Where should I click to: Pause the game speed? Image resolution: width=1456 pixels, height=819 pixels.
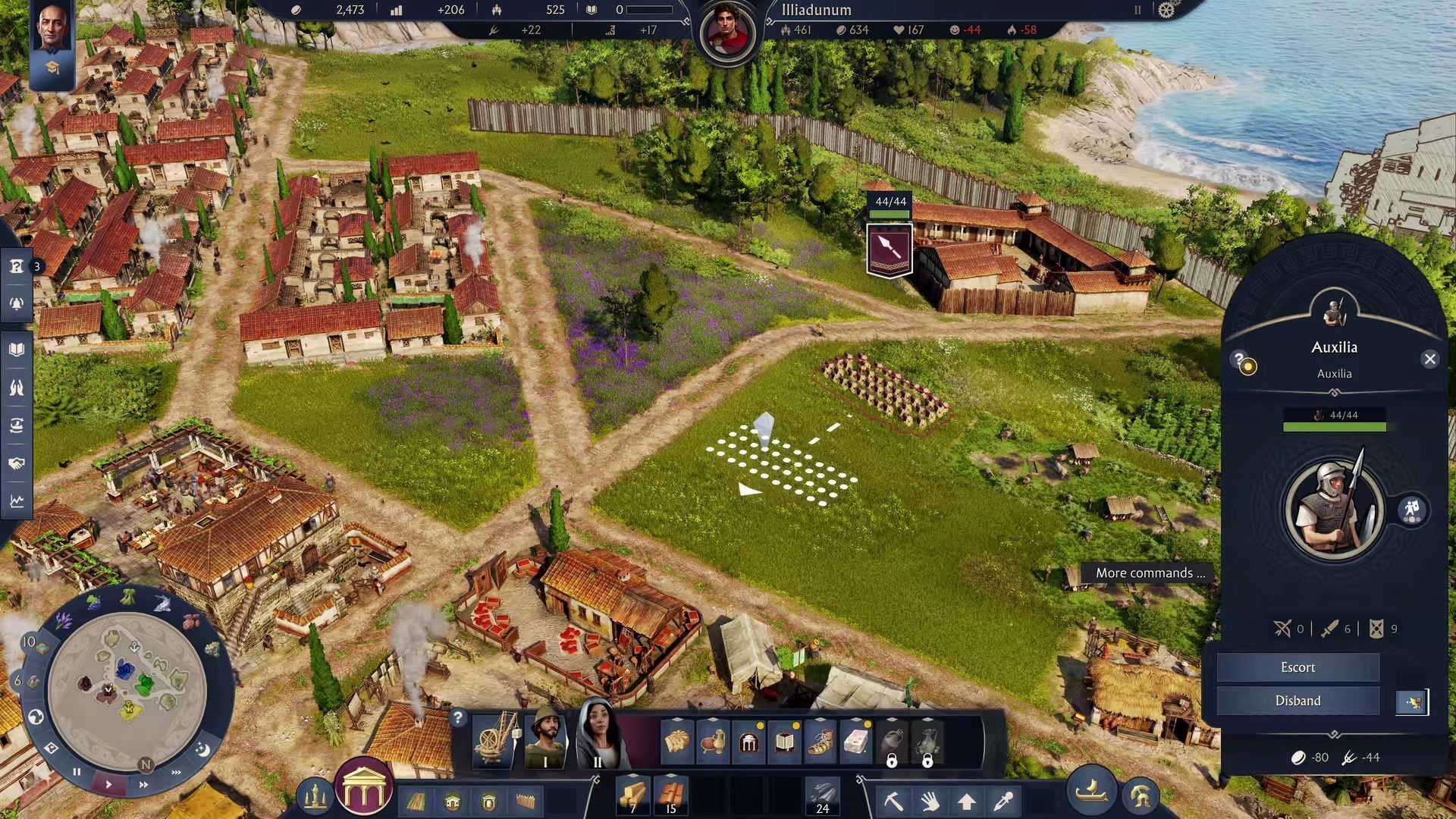pyautogui.click(x=77, y=772)
